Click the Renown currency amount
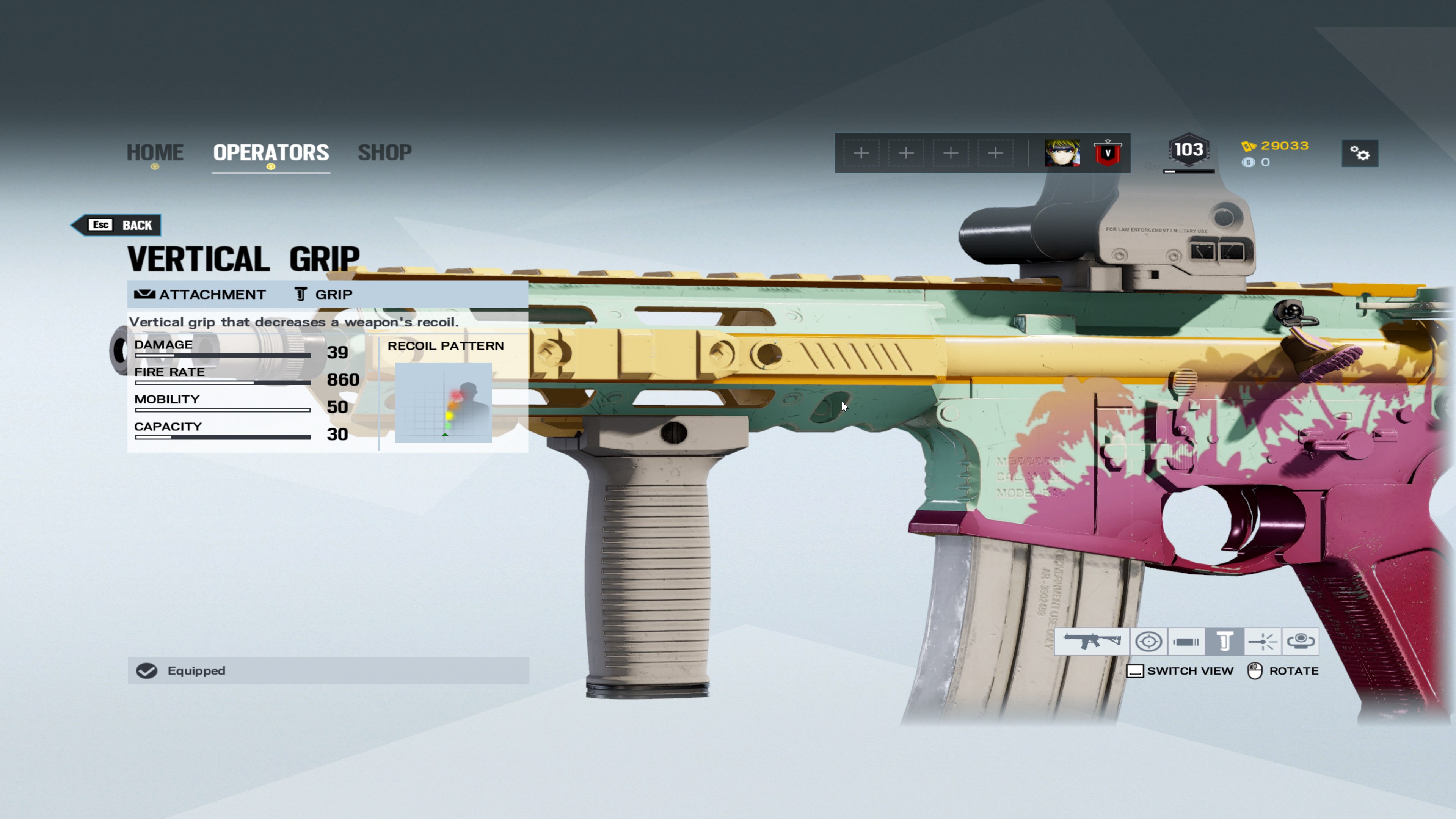This screenshot has height=819, width=1456. (1283, 146)
